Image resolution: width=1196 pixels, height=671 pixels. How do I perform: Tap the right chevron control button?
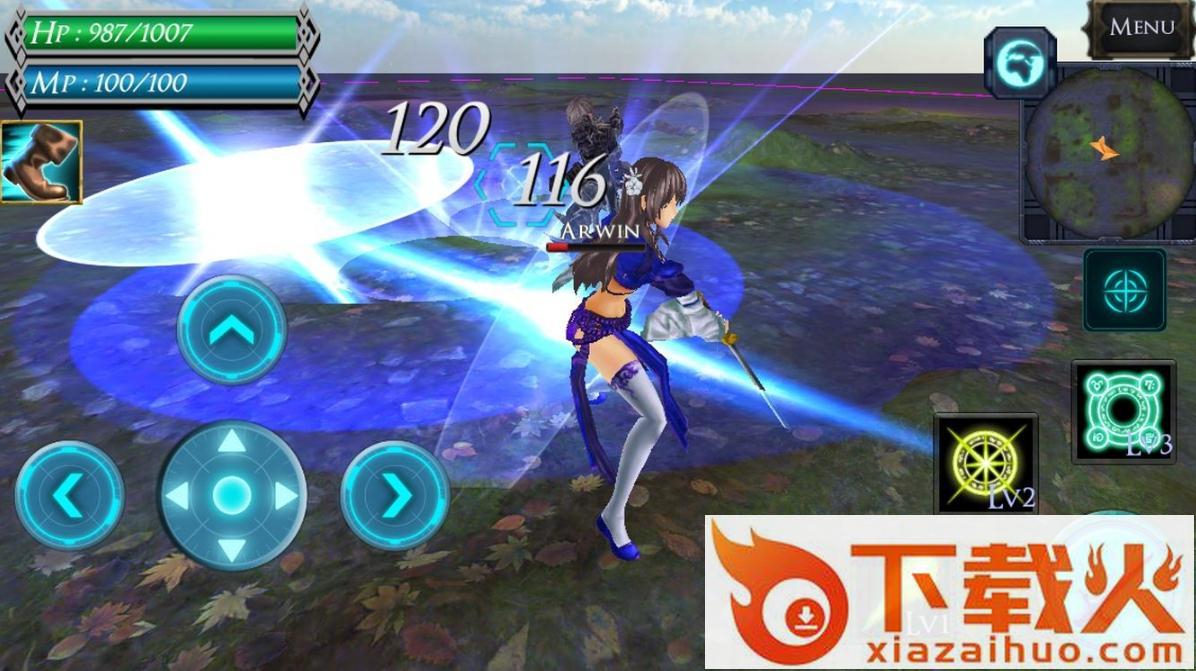point(395,495)
